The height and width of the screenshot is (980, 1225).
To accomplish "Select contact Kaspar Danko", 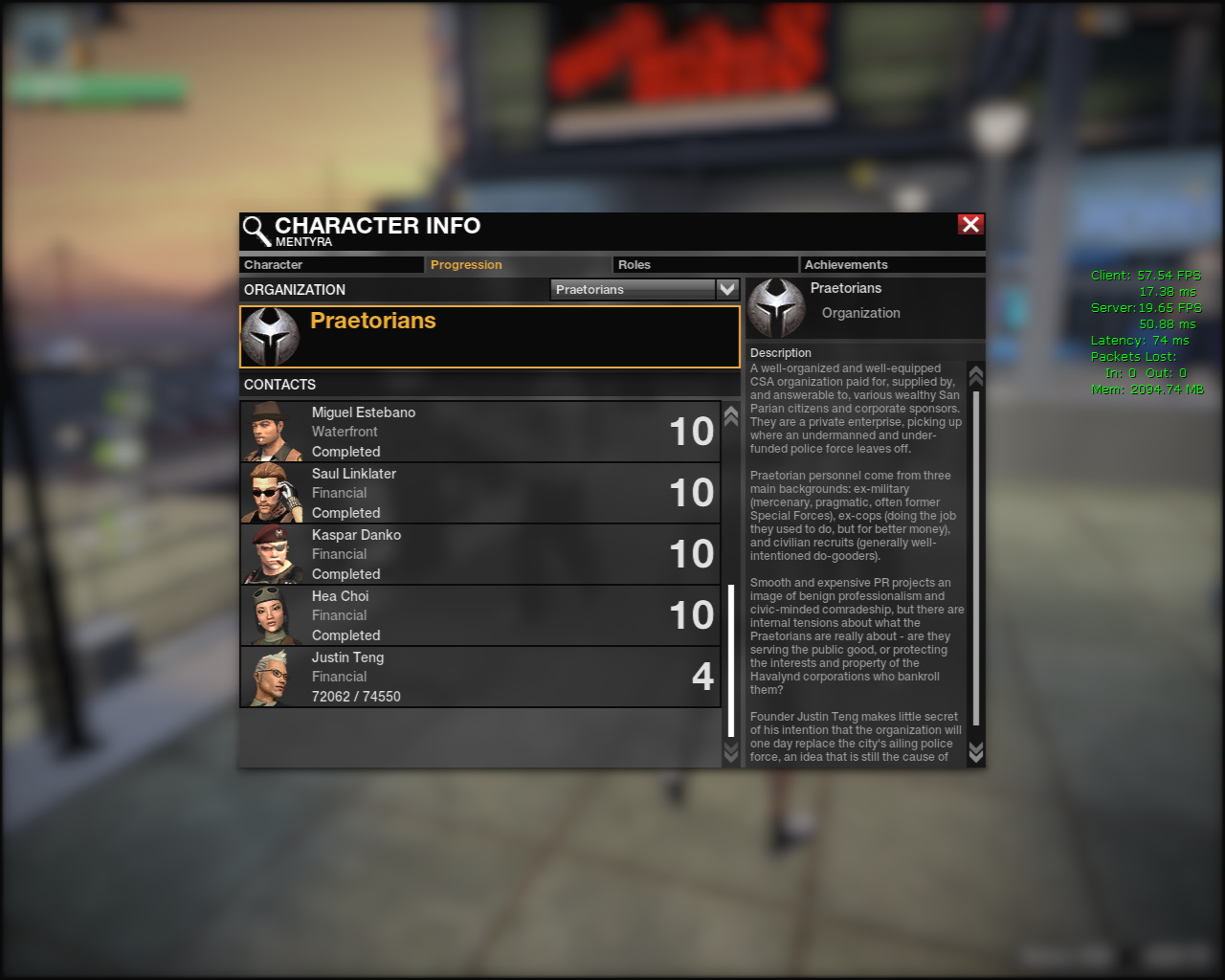I will (479, 554).
